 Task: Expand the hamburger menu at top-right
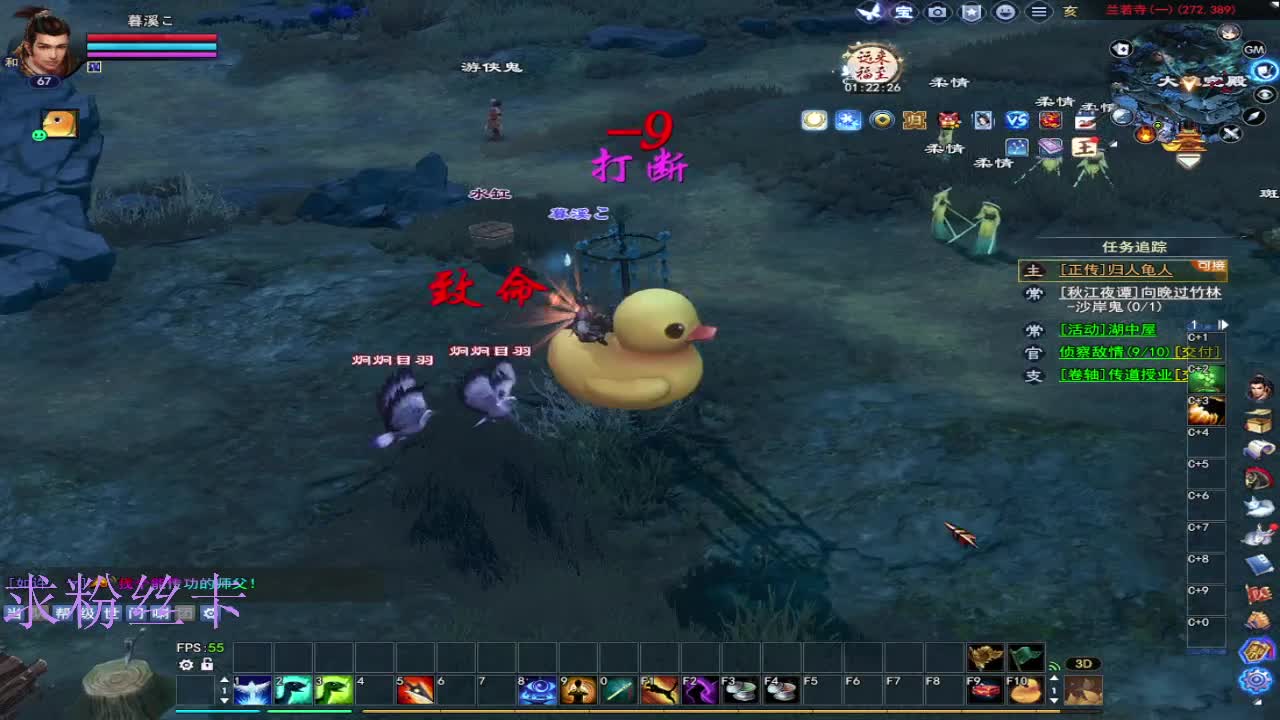1039,11
